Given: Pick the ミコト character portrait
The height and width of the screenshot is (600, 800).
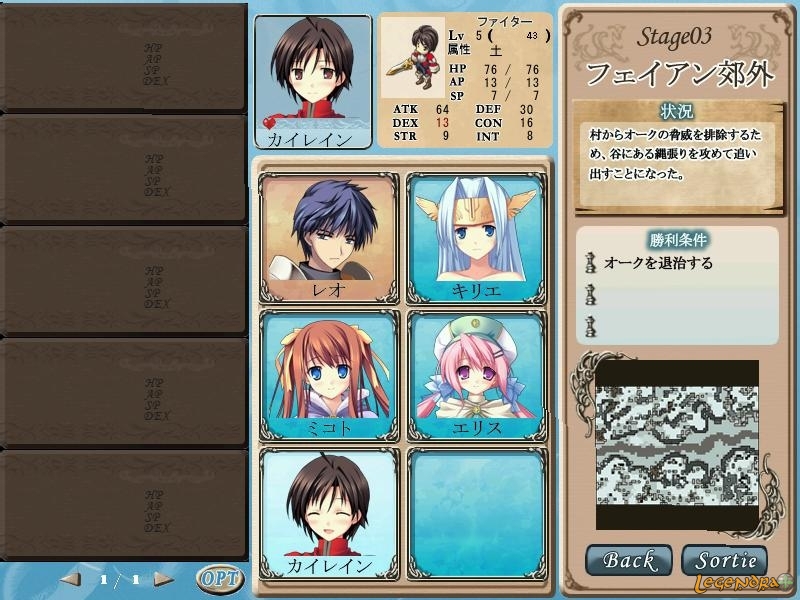Looking at the screenshot, I should coord(330,375).
